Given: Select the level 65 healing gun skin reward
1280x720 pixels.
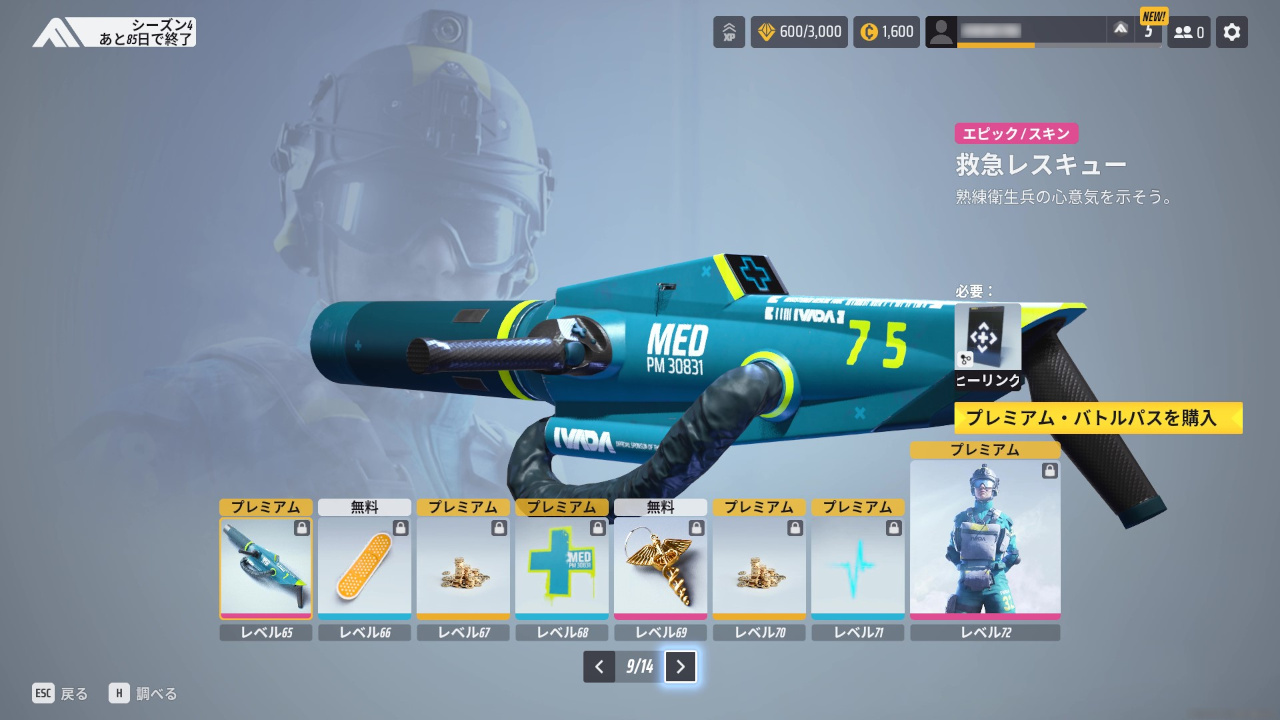Looking at the screenshot, I should pyautogui.click(x=266, y=568).
